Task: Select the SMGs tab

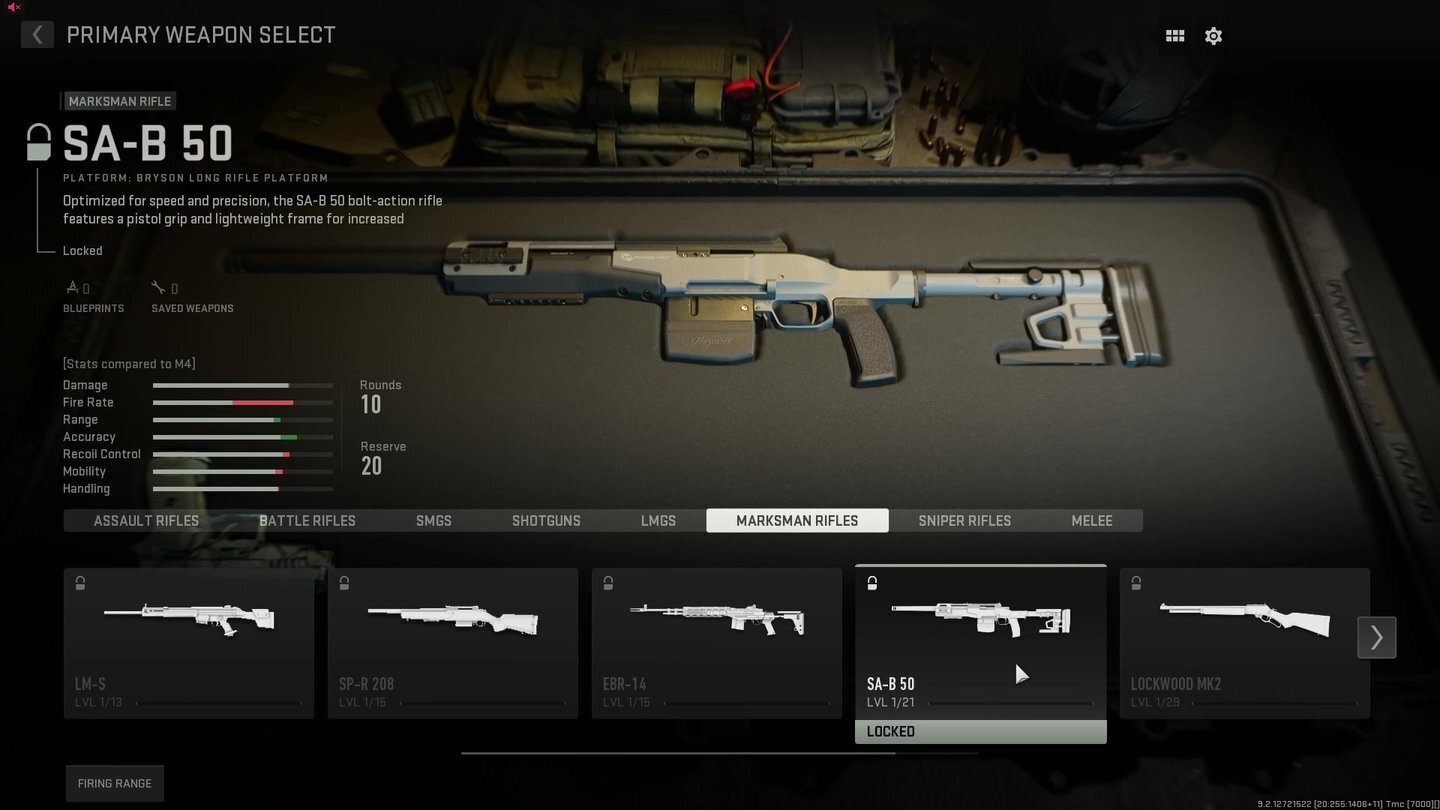Action: click(x=433, y=520)
